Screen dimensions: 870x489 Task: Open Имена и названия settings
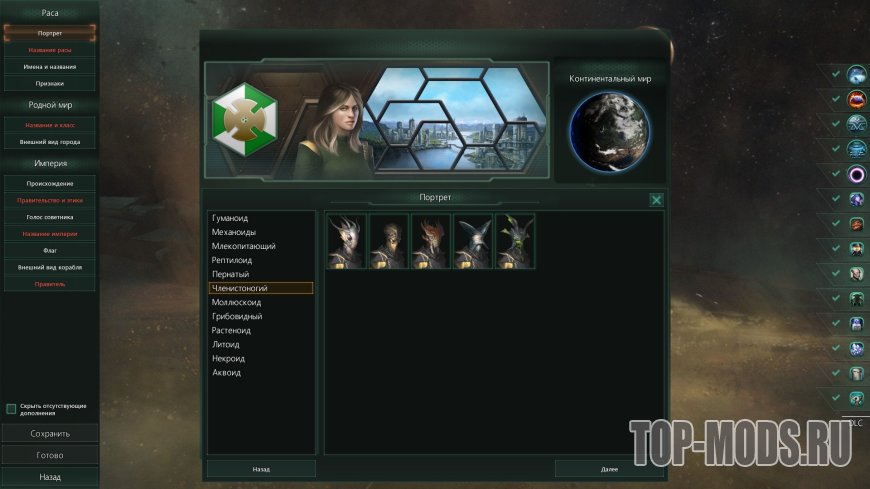pos(50,66)
